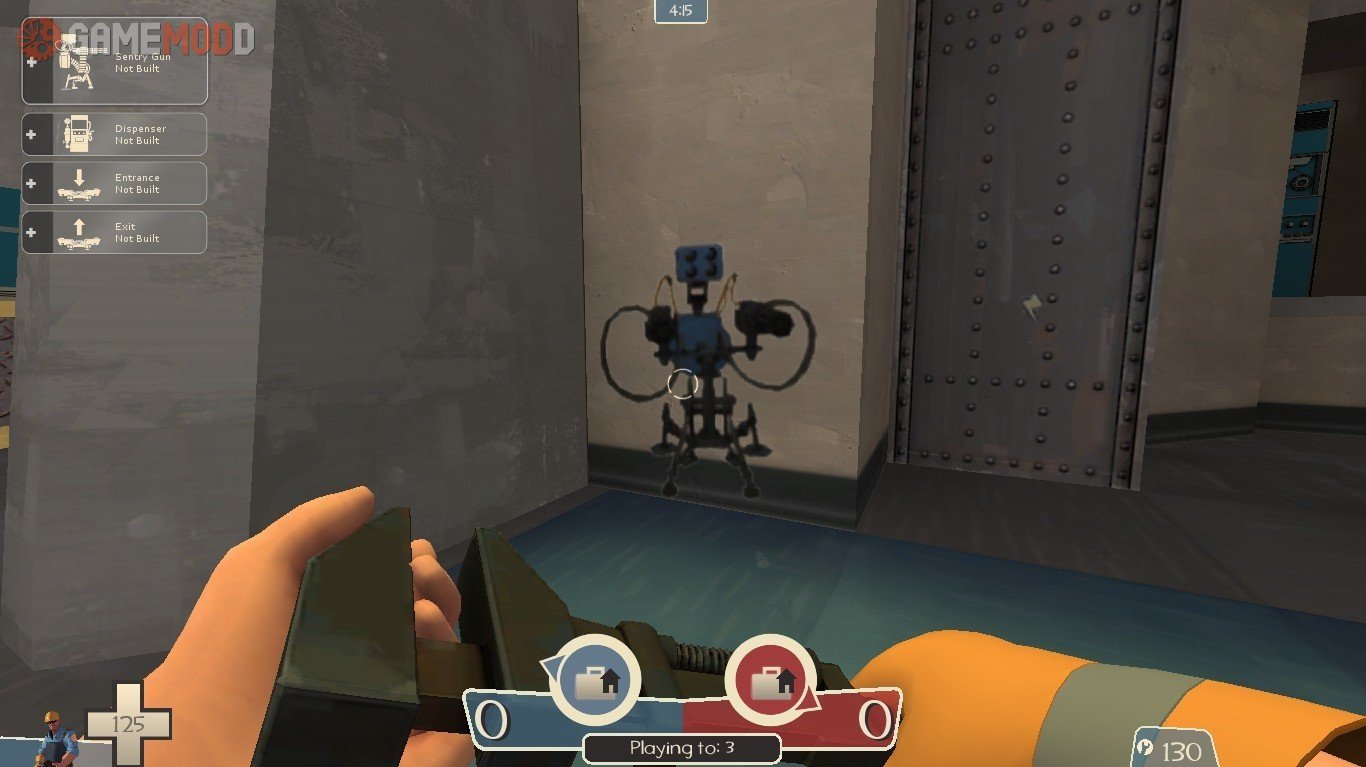
Task: Choose the teleporter Exit panel
Action: tap(114, 232)
